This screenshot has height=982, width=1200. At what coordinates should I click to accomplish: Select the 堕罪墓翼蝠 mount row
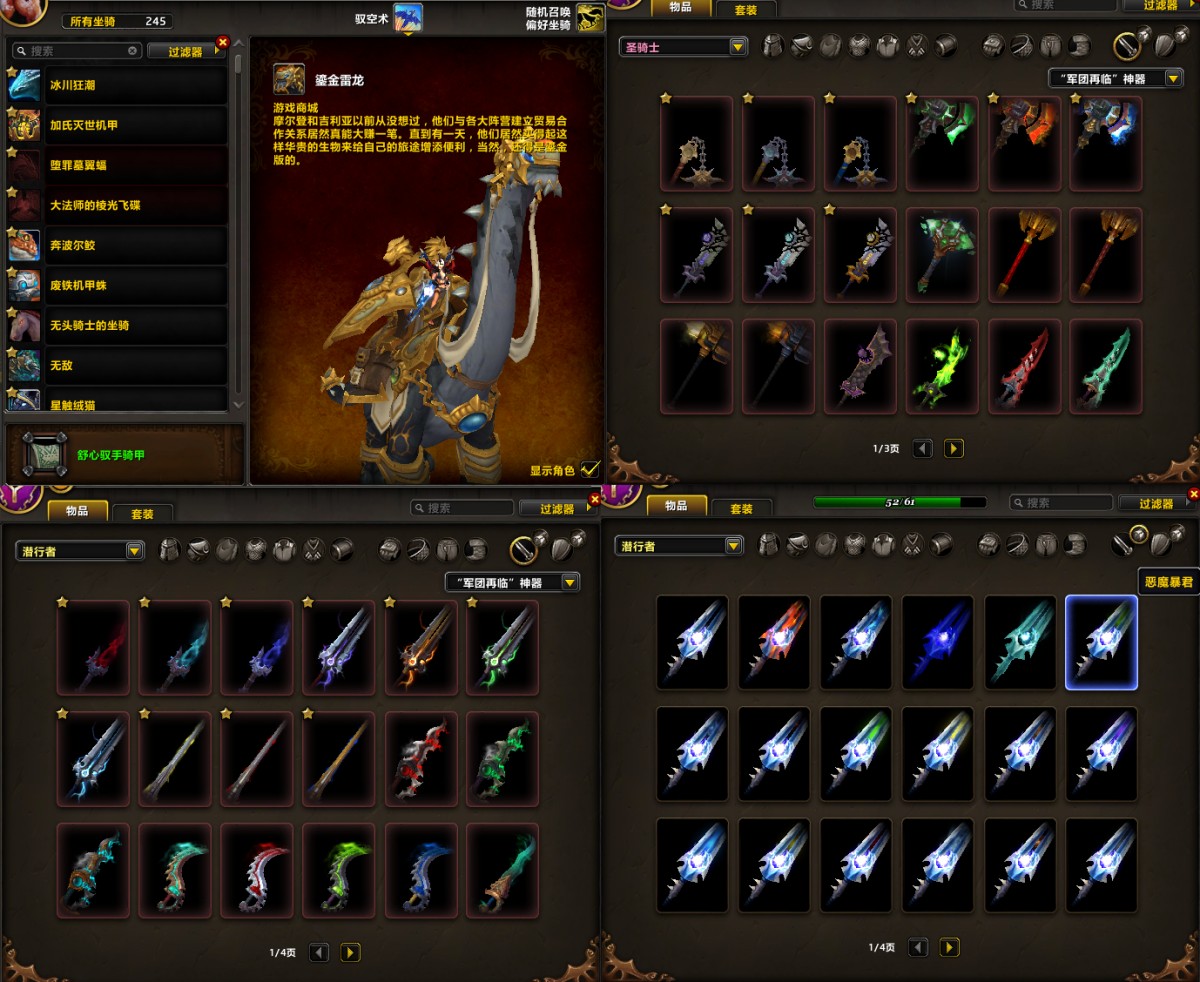120,166
